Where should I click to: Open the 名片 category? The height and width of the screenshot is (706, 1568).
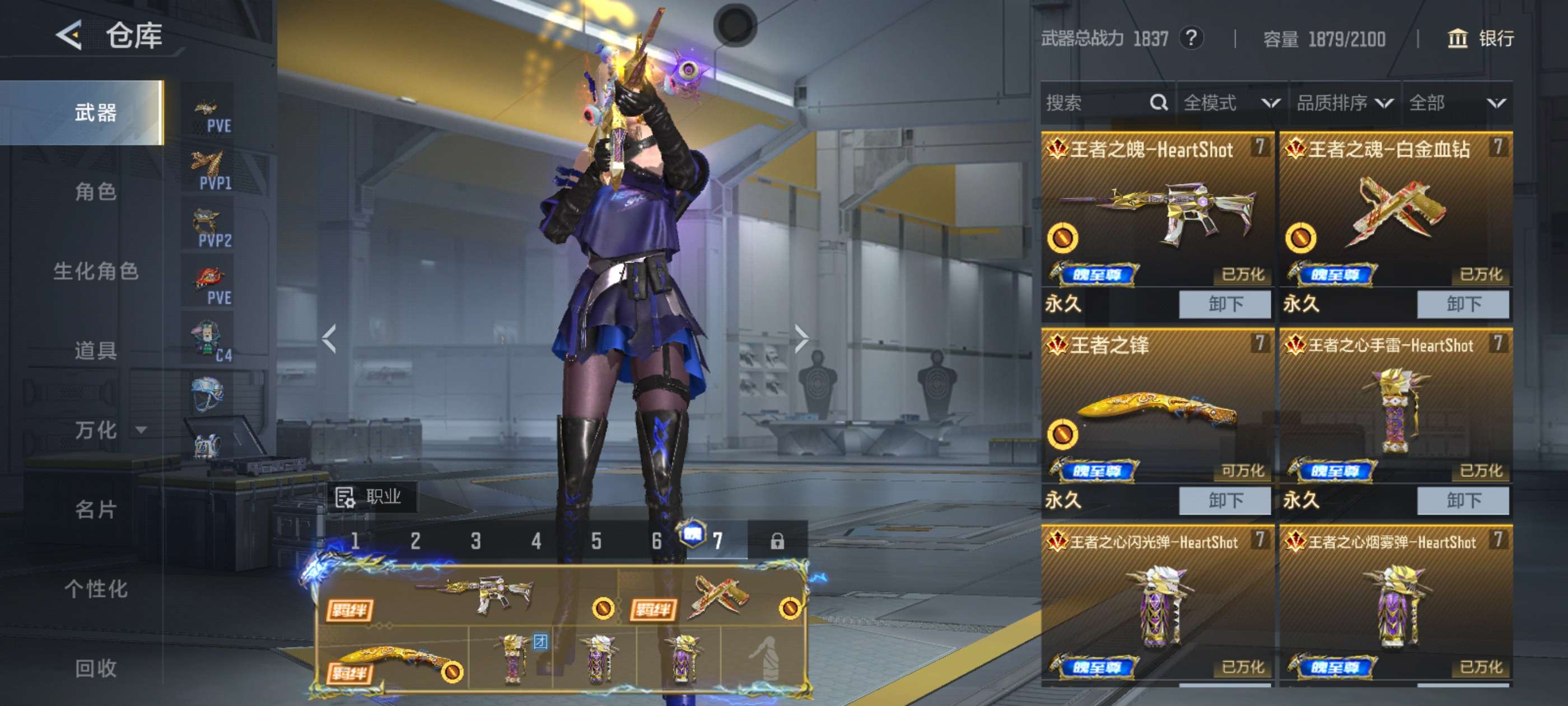tap(96, 509)
